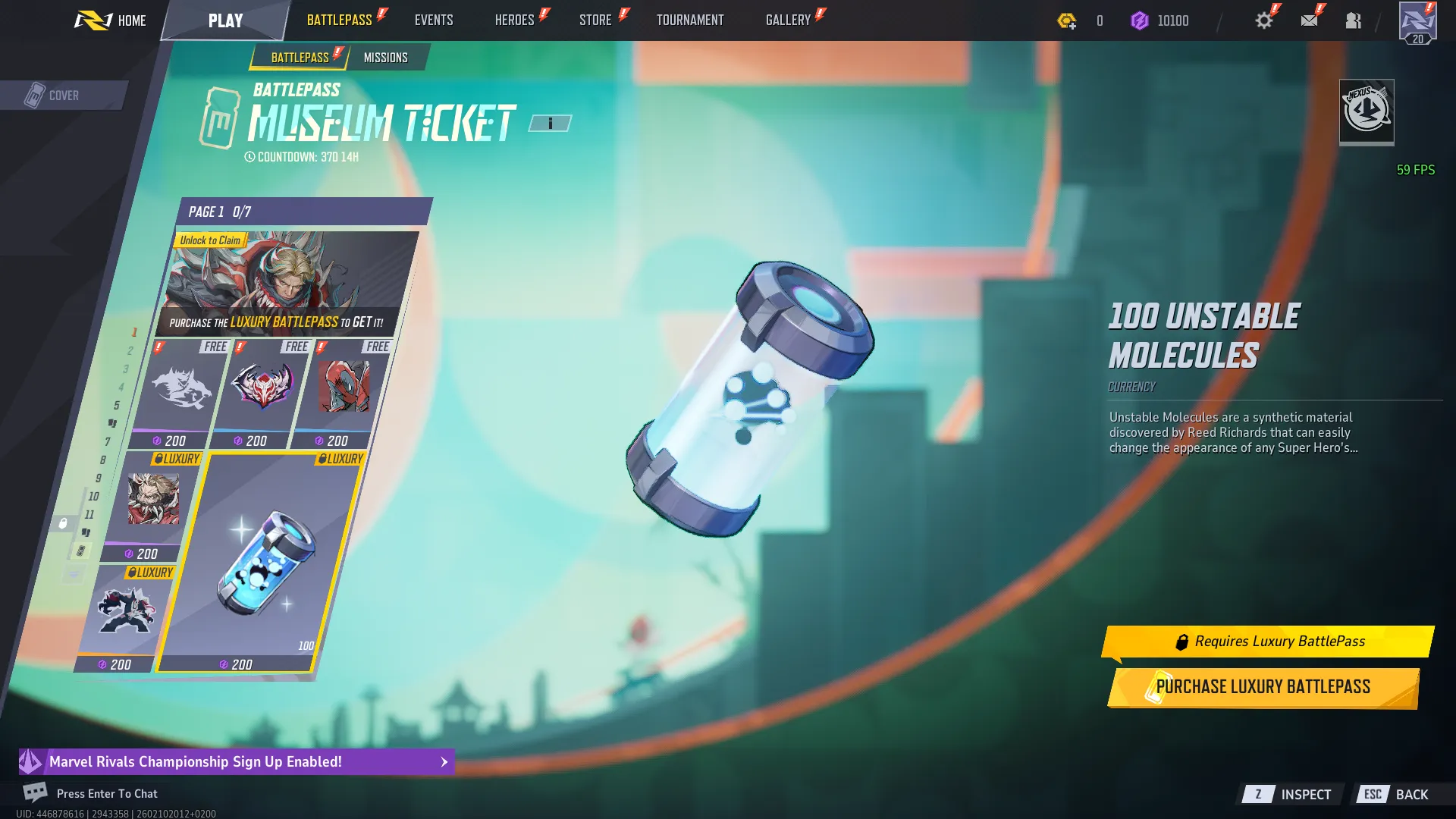The height and width of the screenshot is (819, 1456).
Task: Open the friends/social icon
Action: point(1354,20)
